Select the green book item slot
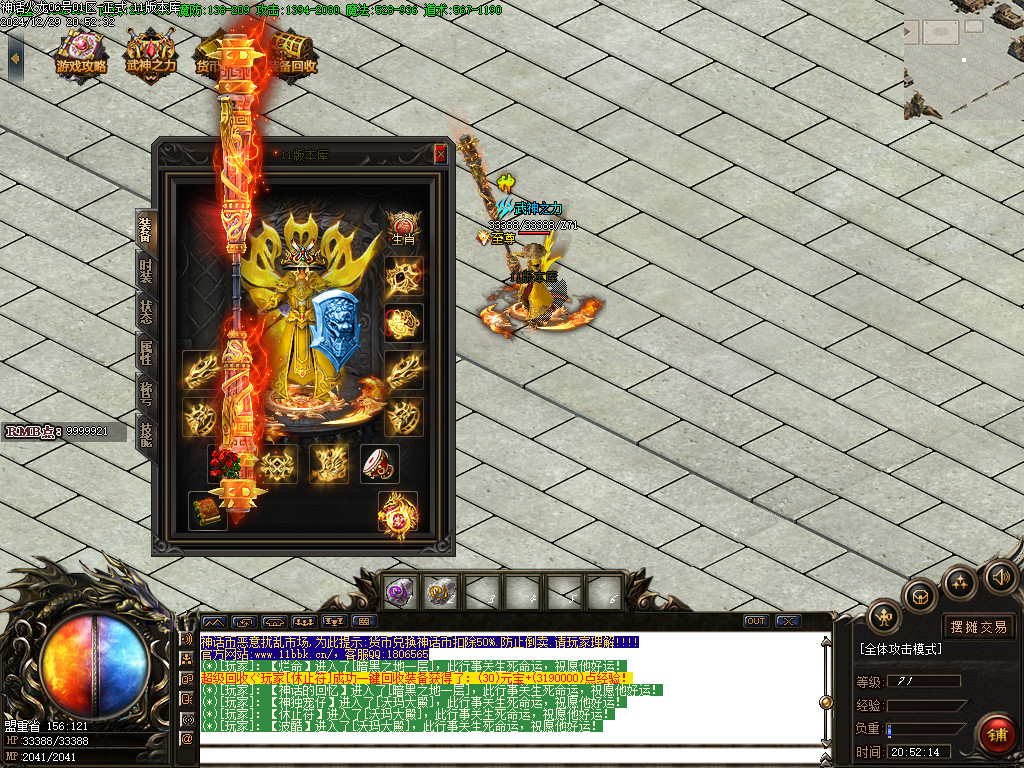Screen dimensions: 1024x768 click(x=207, y=510)
